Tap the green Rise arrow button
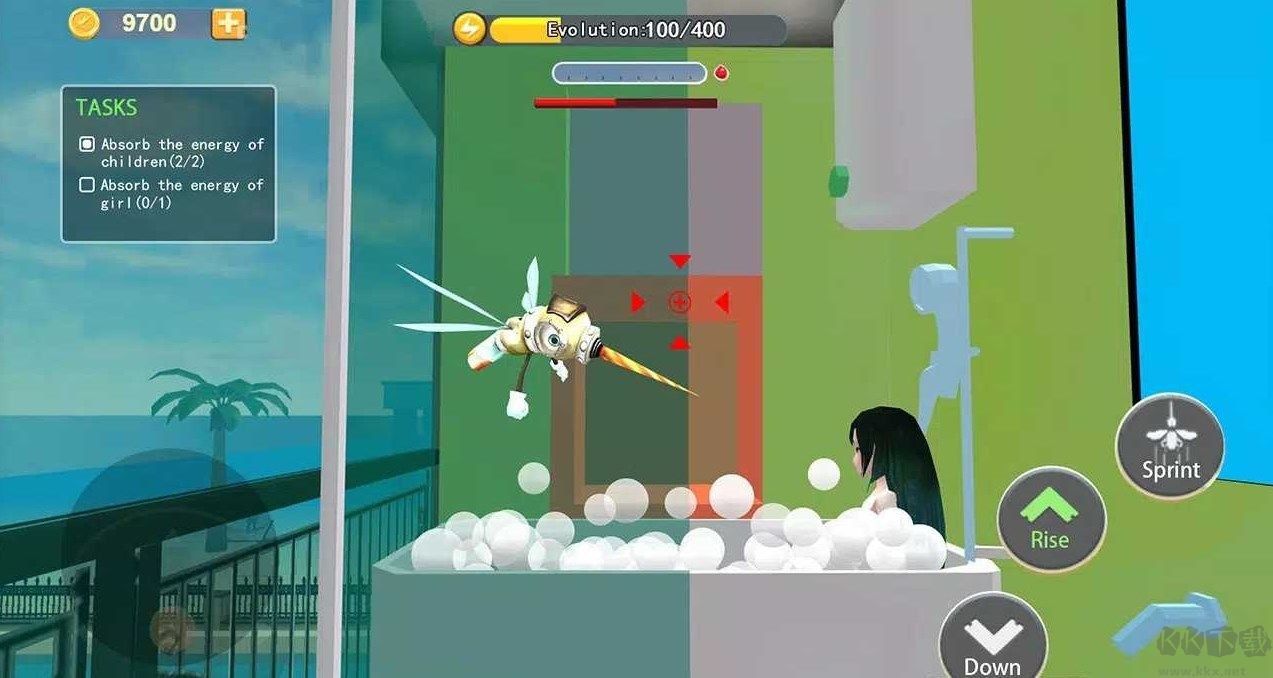This screenshot has height=678, width=1273. point(1051,518)
